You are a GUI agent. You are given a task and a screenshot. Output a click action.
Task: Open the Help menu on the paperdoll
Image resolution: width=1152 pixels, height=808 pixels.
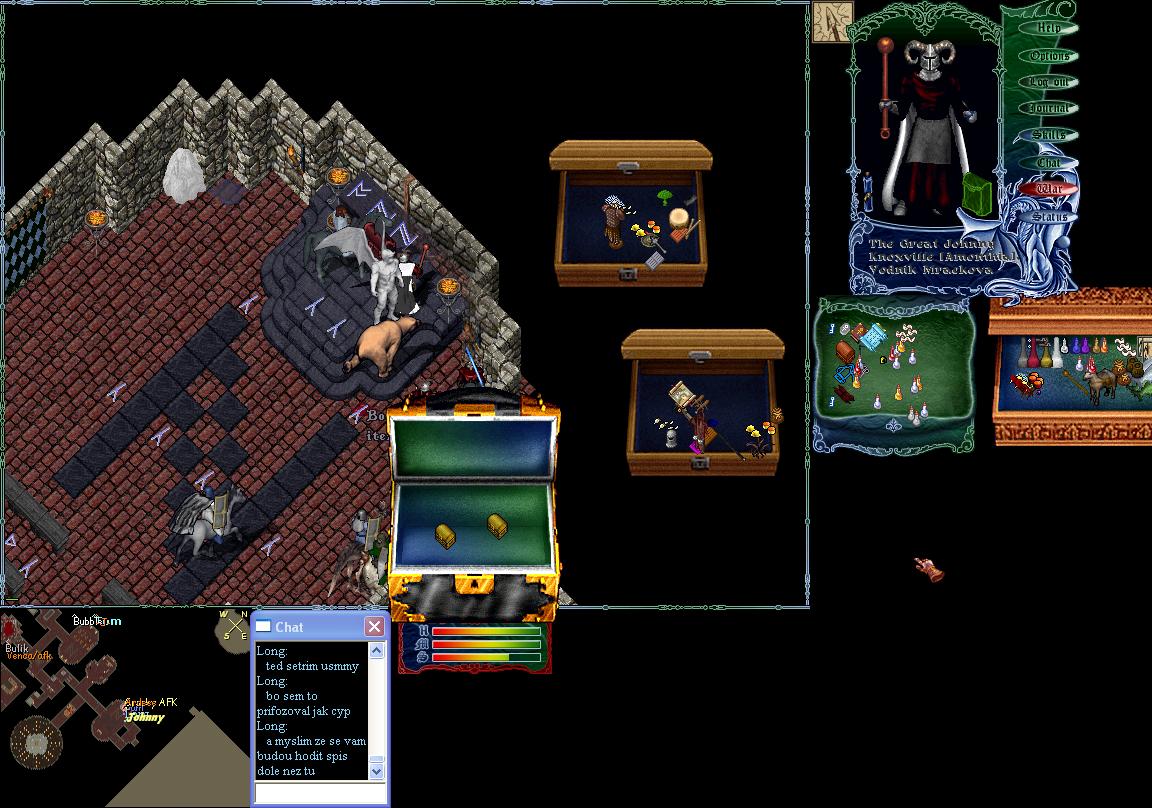point(1049,29)
